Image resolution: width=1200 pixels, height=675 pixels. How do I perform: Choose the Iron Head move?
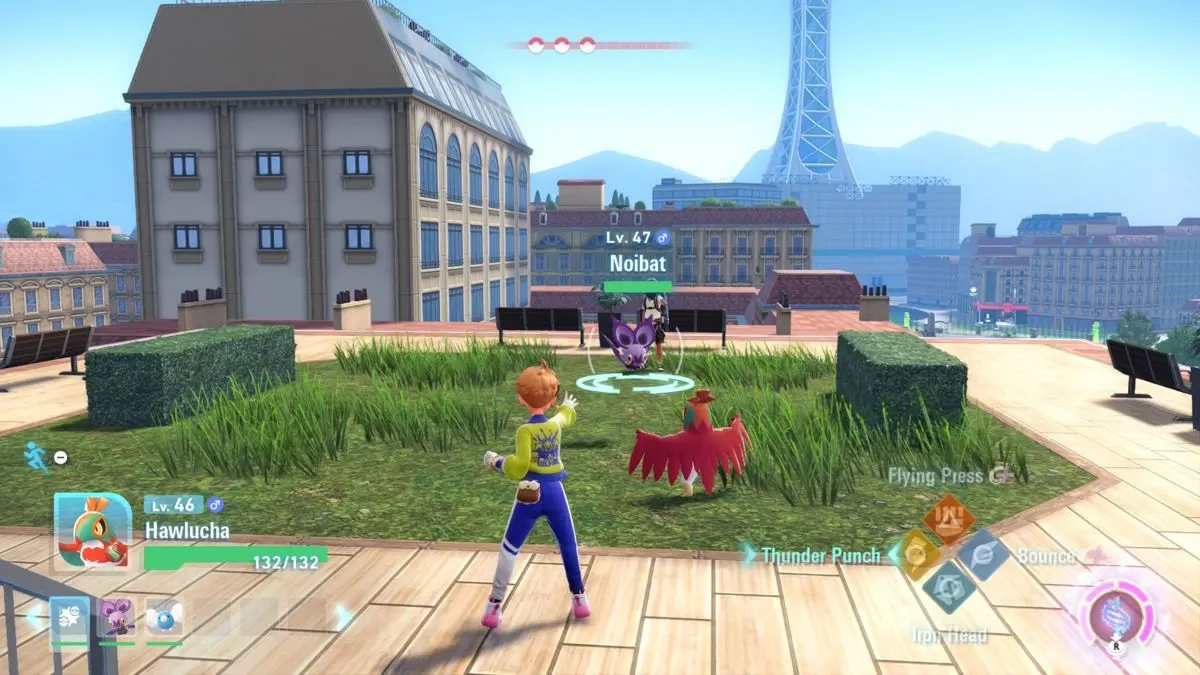point(947,587)
